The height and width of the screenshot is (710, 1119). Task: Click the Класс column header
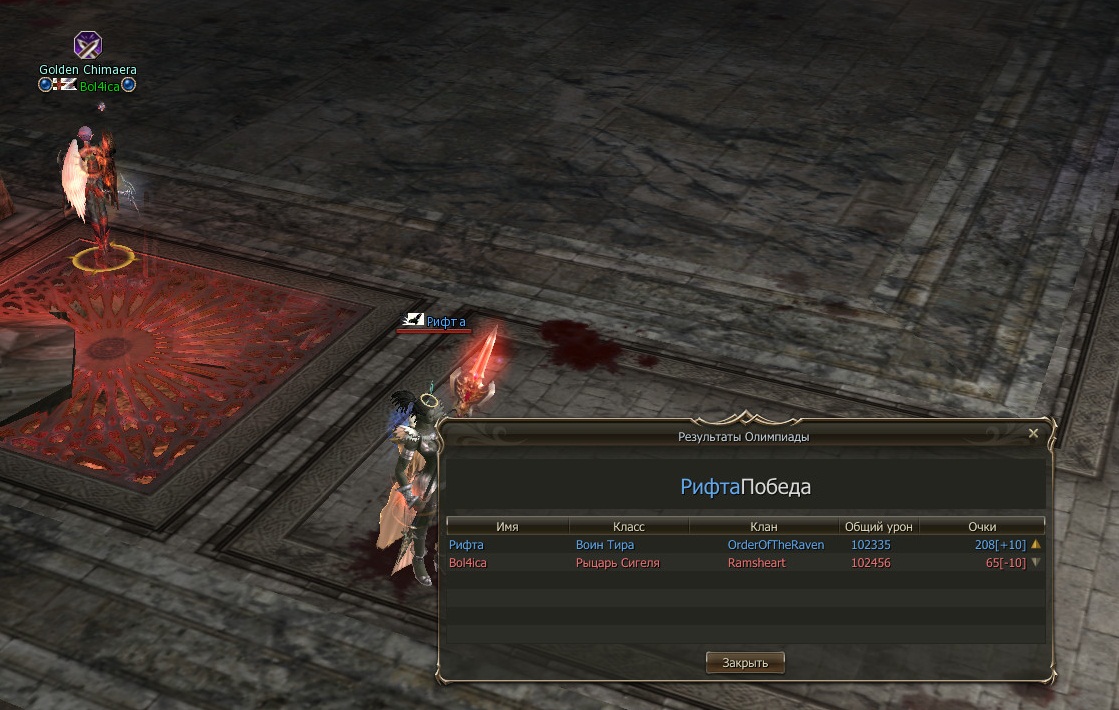tap(629, 526)
